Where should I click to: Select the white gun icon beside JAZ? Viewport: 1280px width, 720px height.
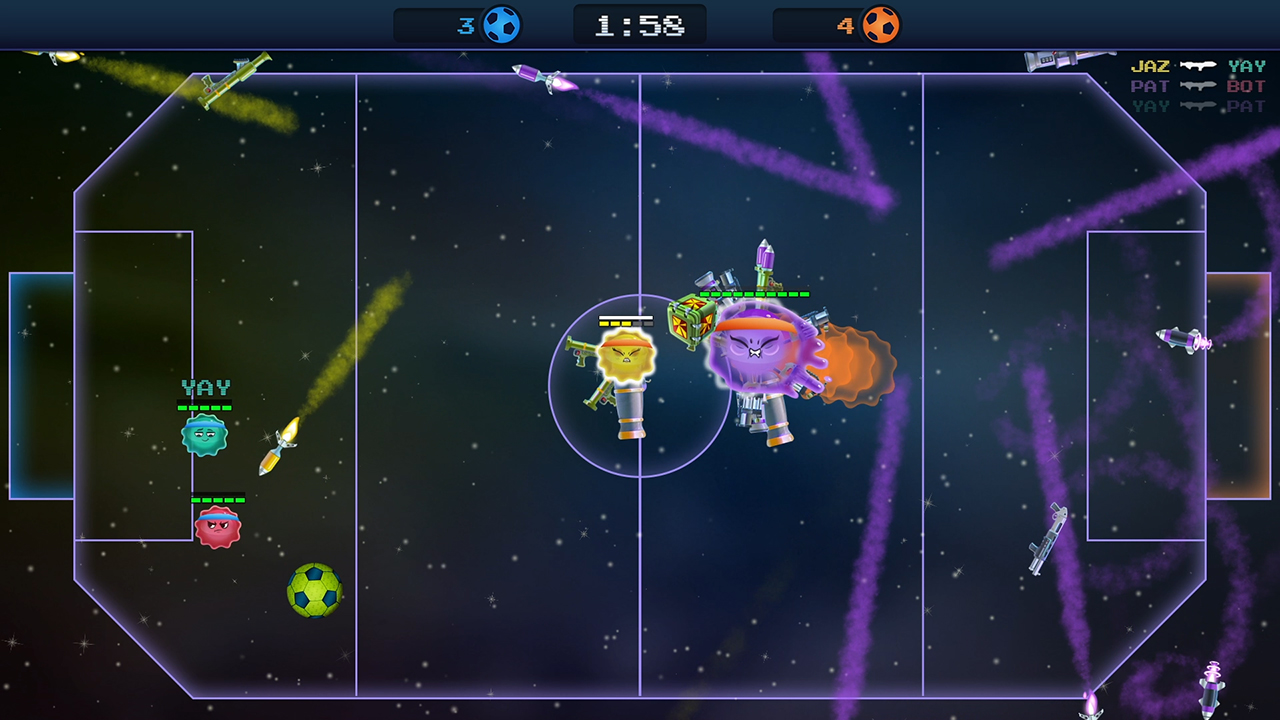tap(1198, 65)
